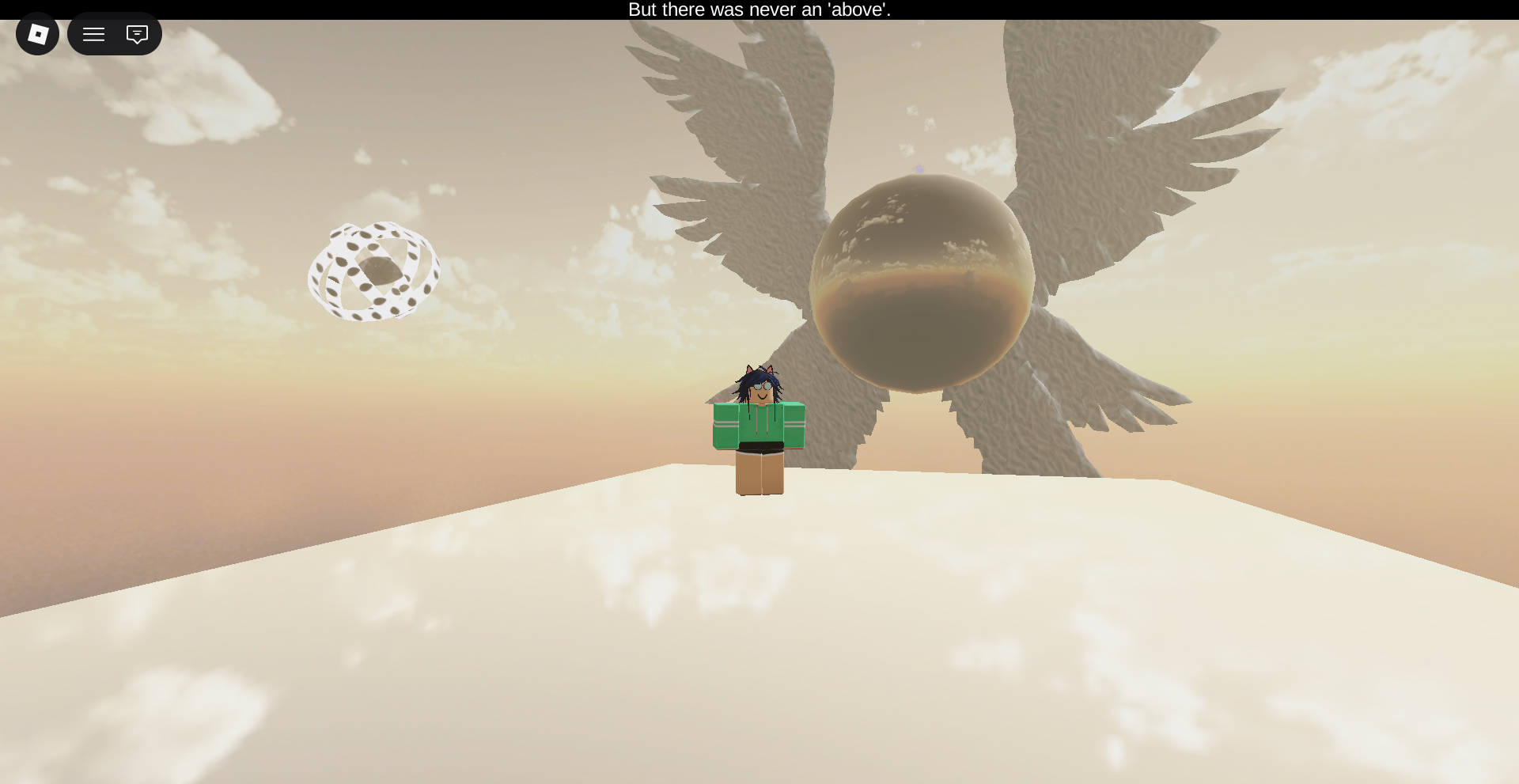Toggle the chat window icon
Screen dimensions: 1519x784
[137, 34]
